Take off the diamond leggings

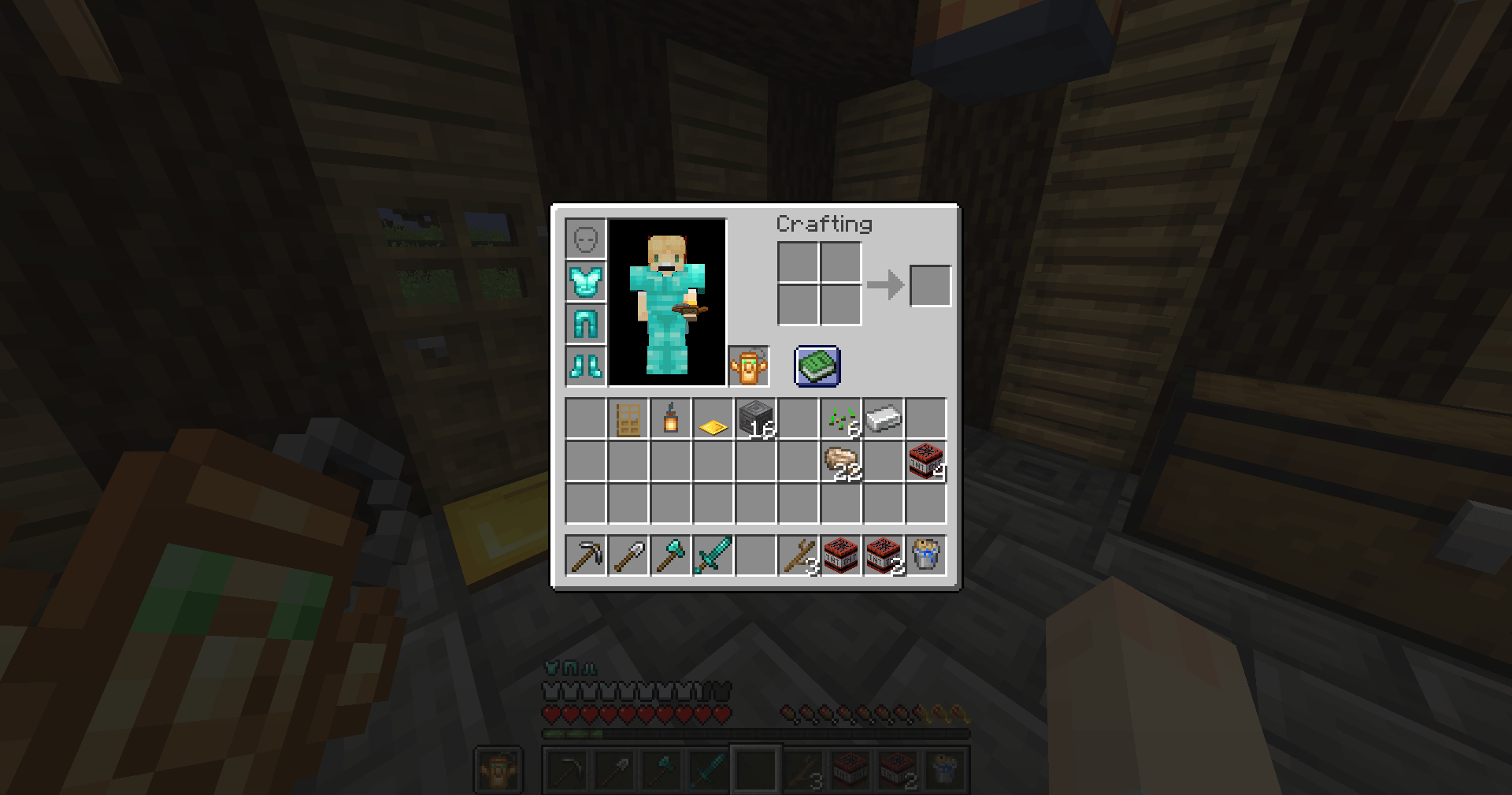point(585,324)
